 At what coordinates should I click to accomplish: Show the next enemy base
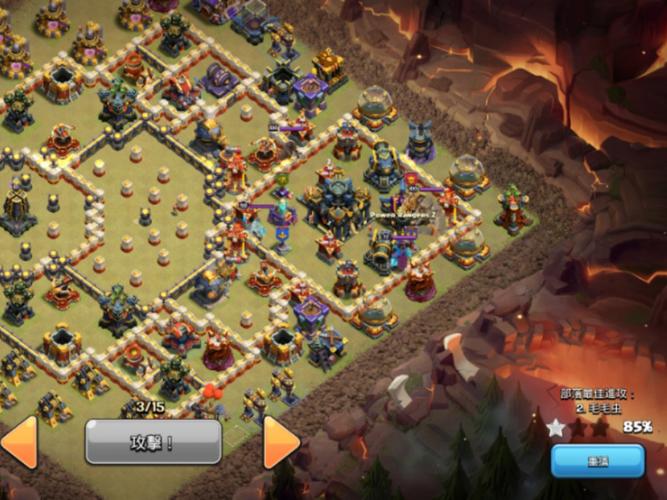pyautogui.click(x=281, y=443)
